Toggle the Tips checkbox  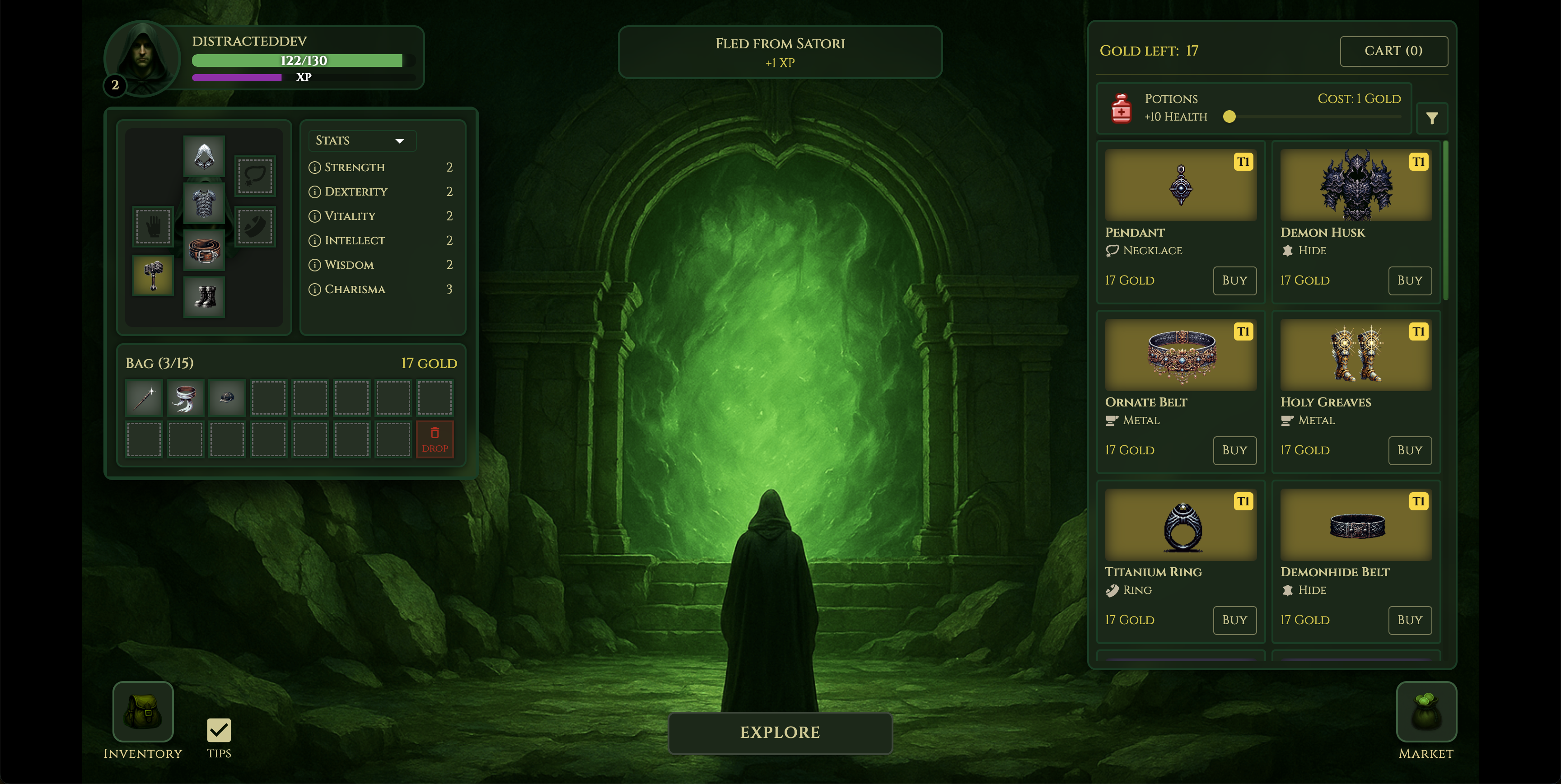click(219, 730)
